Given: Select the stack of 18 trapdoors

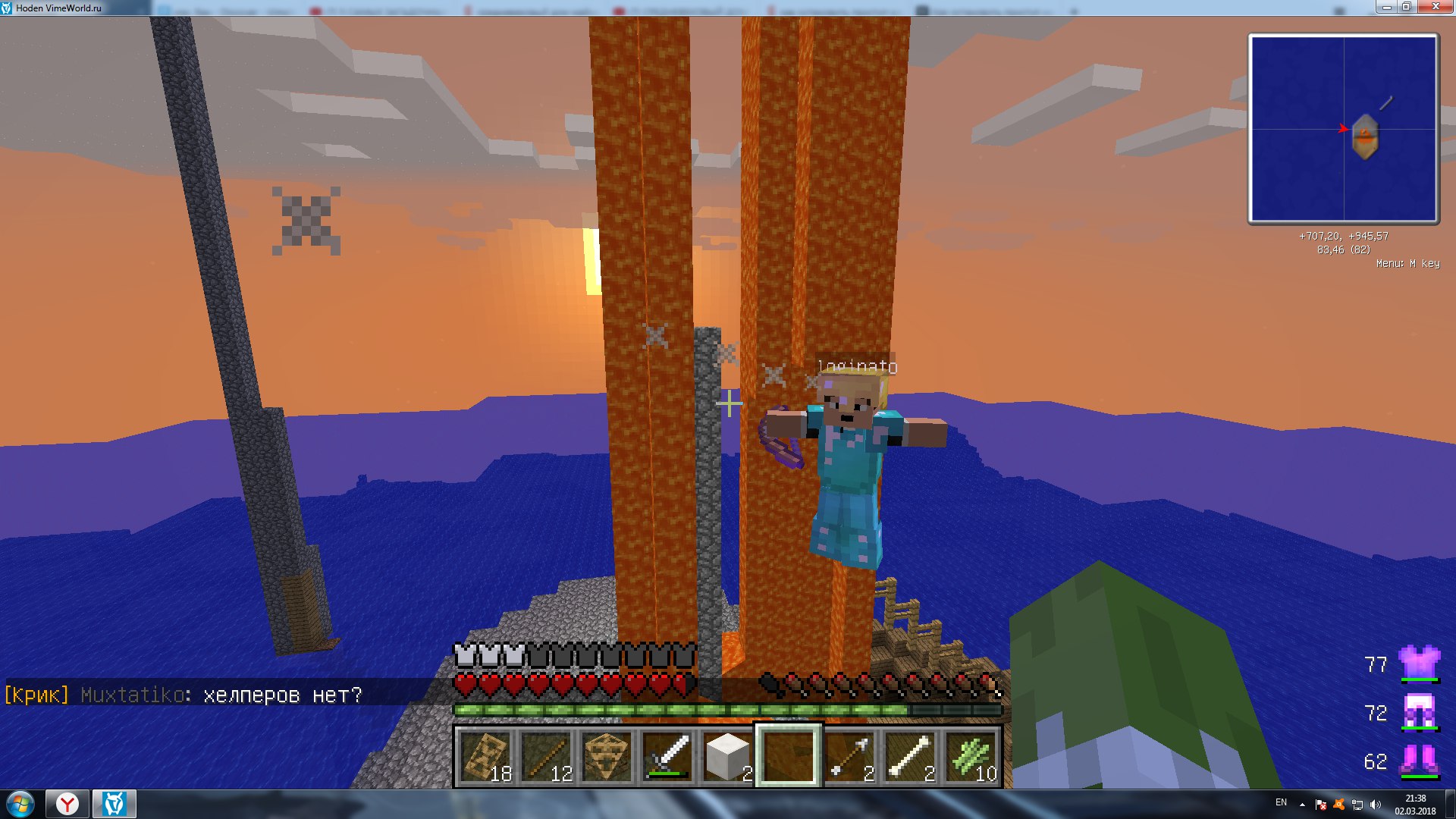Looking at the screenshot, I should click(x=485, y=757).
